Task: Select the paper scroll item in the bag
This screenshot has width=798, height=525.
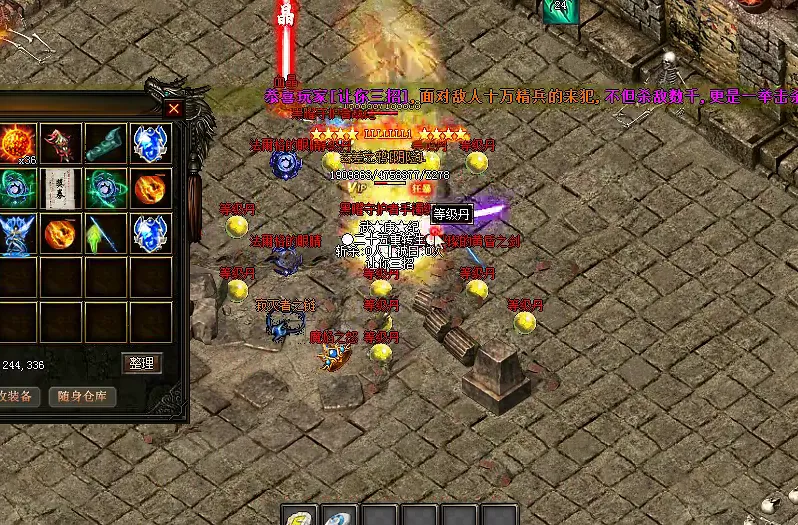Action: coord(61,187)
